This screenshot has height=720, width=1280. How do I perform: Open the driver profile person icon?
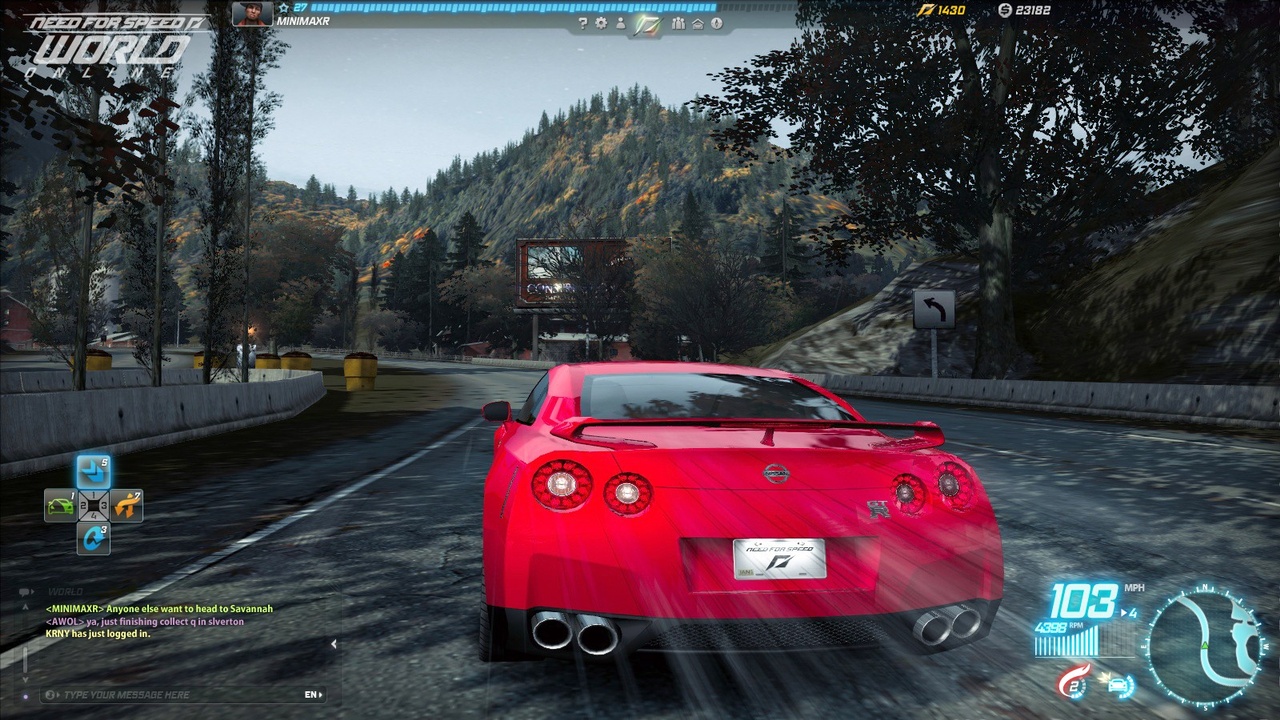(x=621, y=23)
